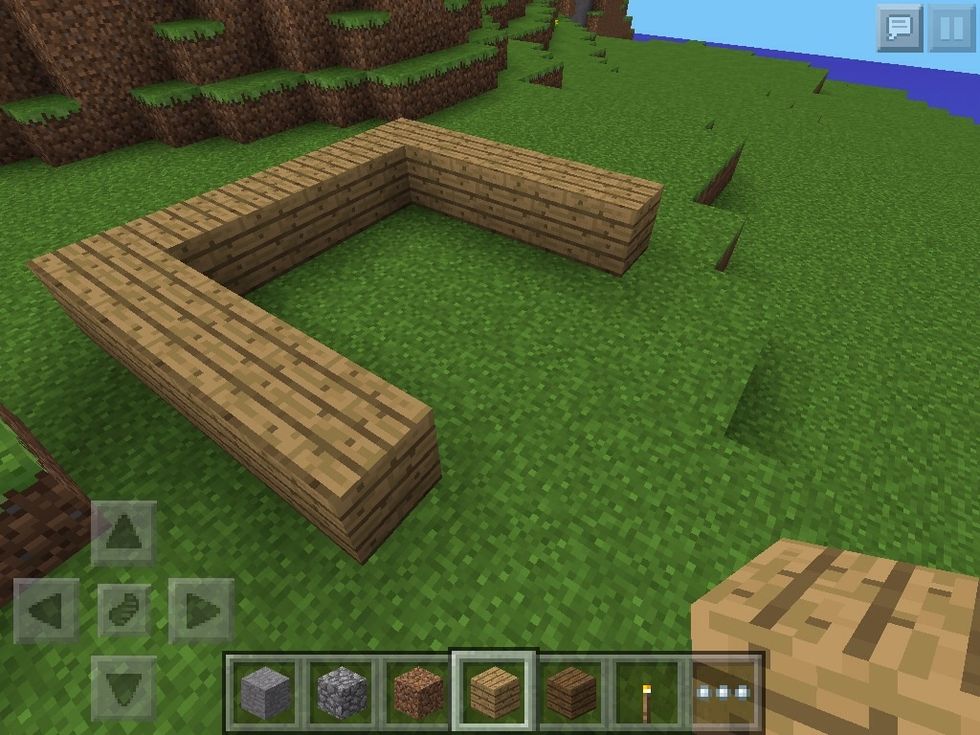Switch to the dark wood planks slot
Viewport: 980px width, 735px height.
point(571,691)
